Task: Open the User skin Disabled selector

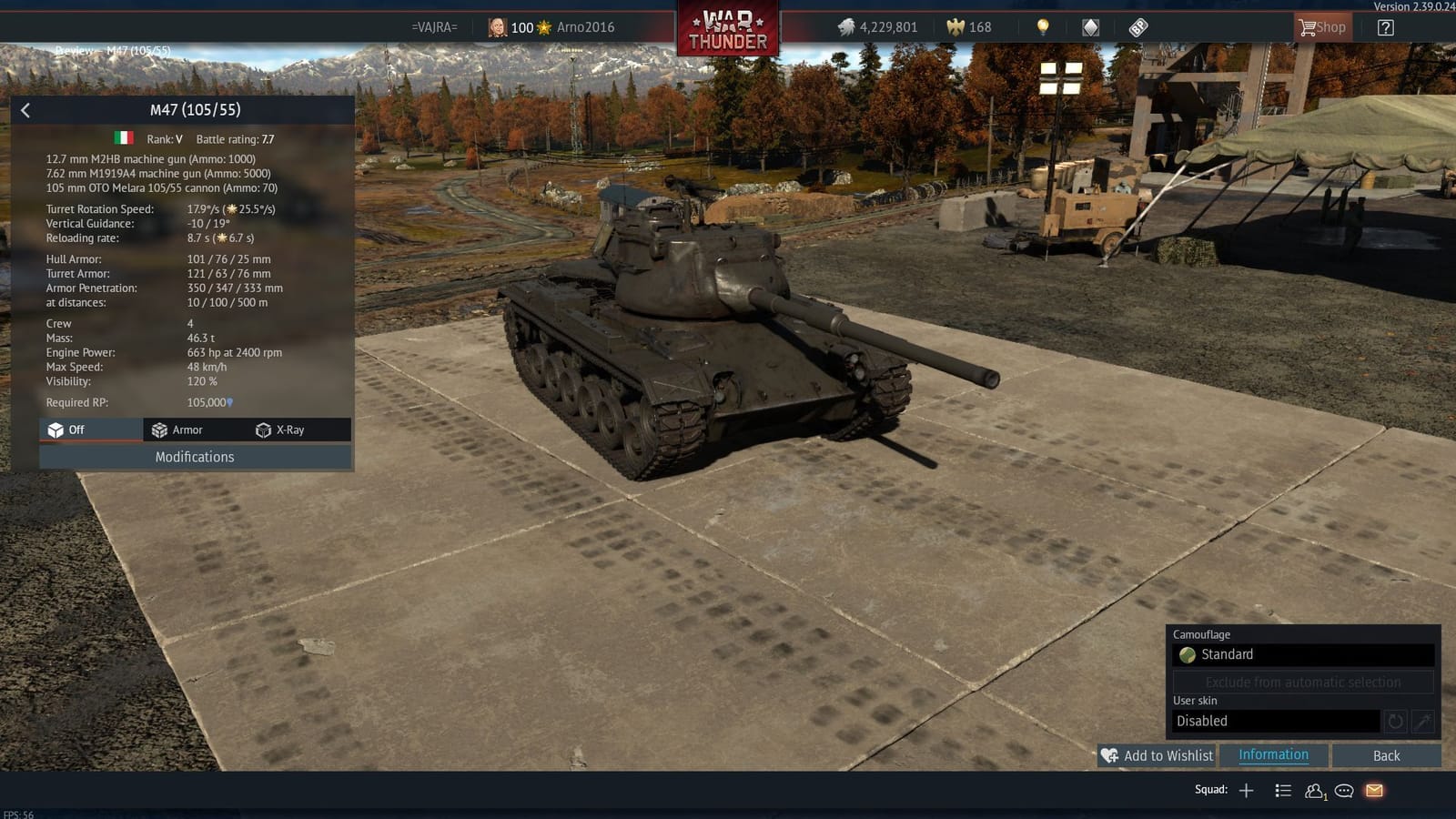Action: [x=1274, y=720]
